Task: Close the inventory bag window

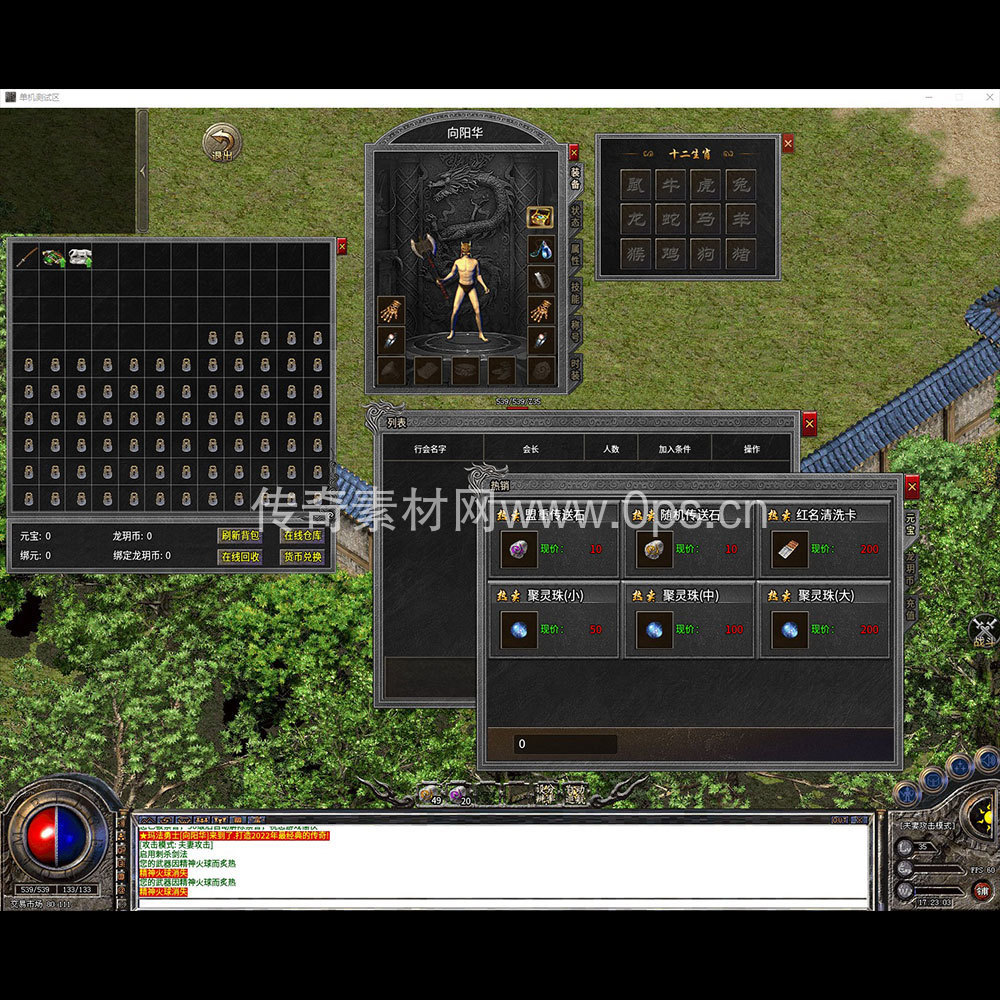Action: point(342,246)
